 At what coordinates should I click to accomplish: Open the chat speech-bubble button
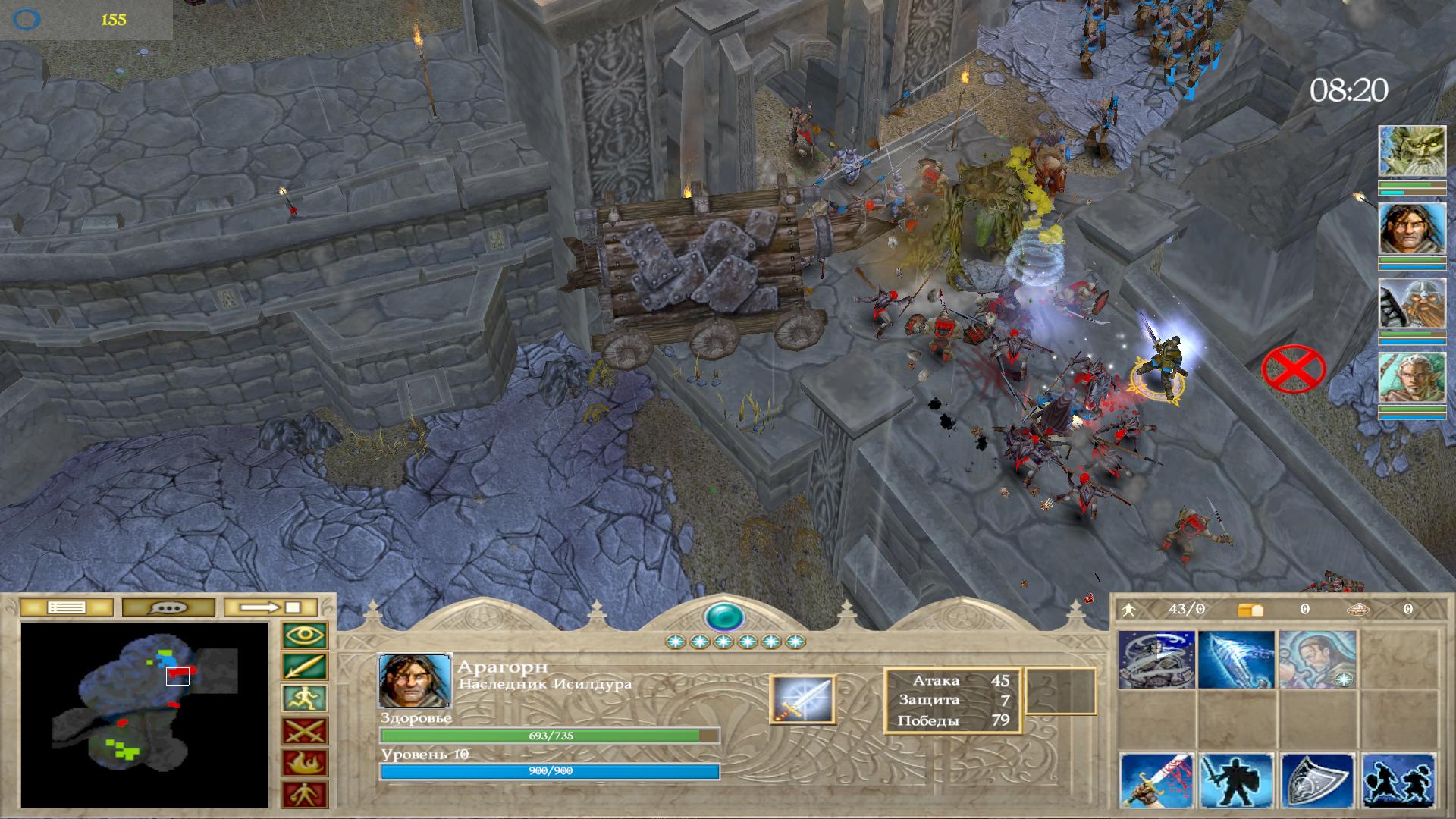click(x=168, y=607)
